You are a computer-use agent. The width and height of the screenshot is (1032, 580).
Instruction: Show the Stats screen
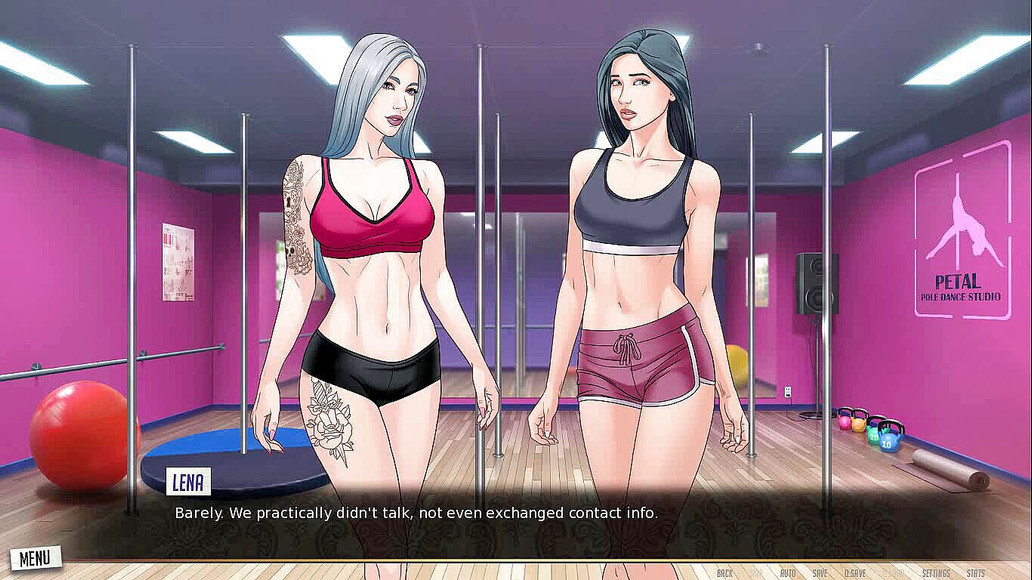click(x=976, y=573)
